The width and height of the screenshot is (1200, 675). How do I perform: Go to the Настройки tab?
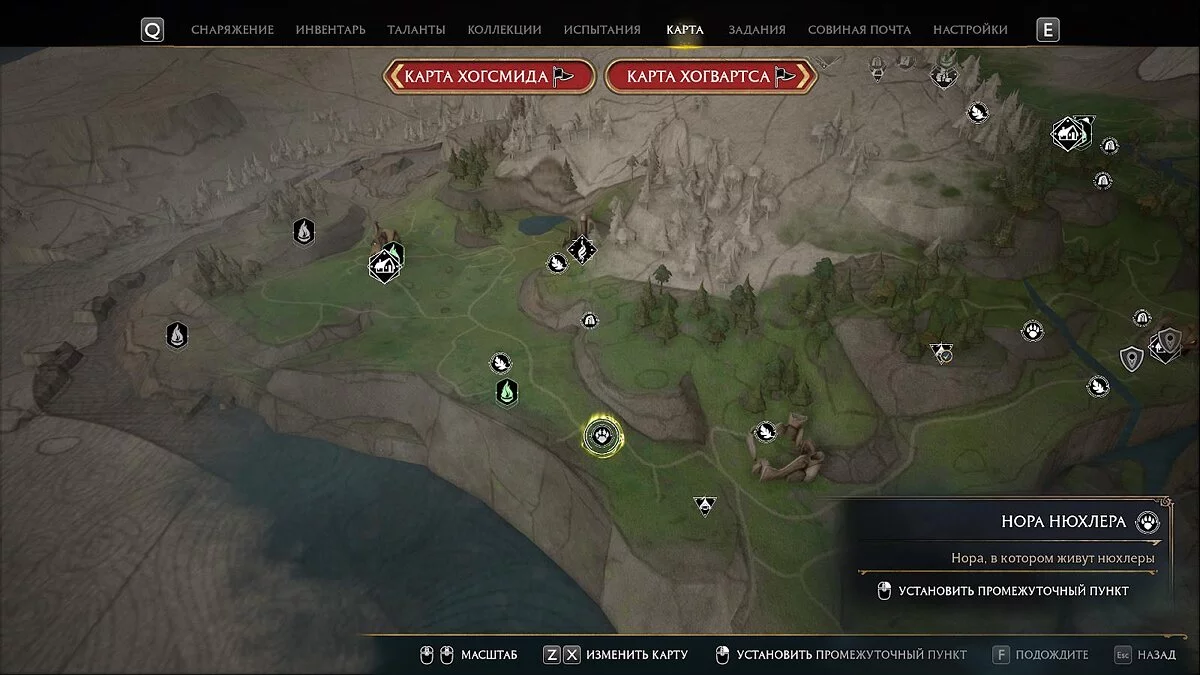(970, 30)
